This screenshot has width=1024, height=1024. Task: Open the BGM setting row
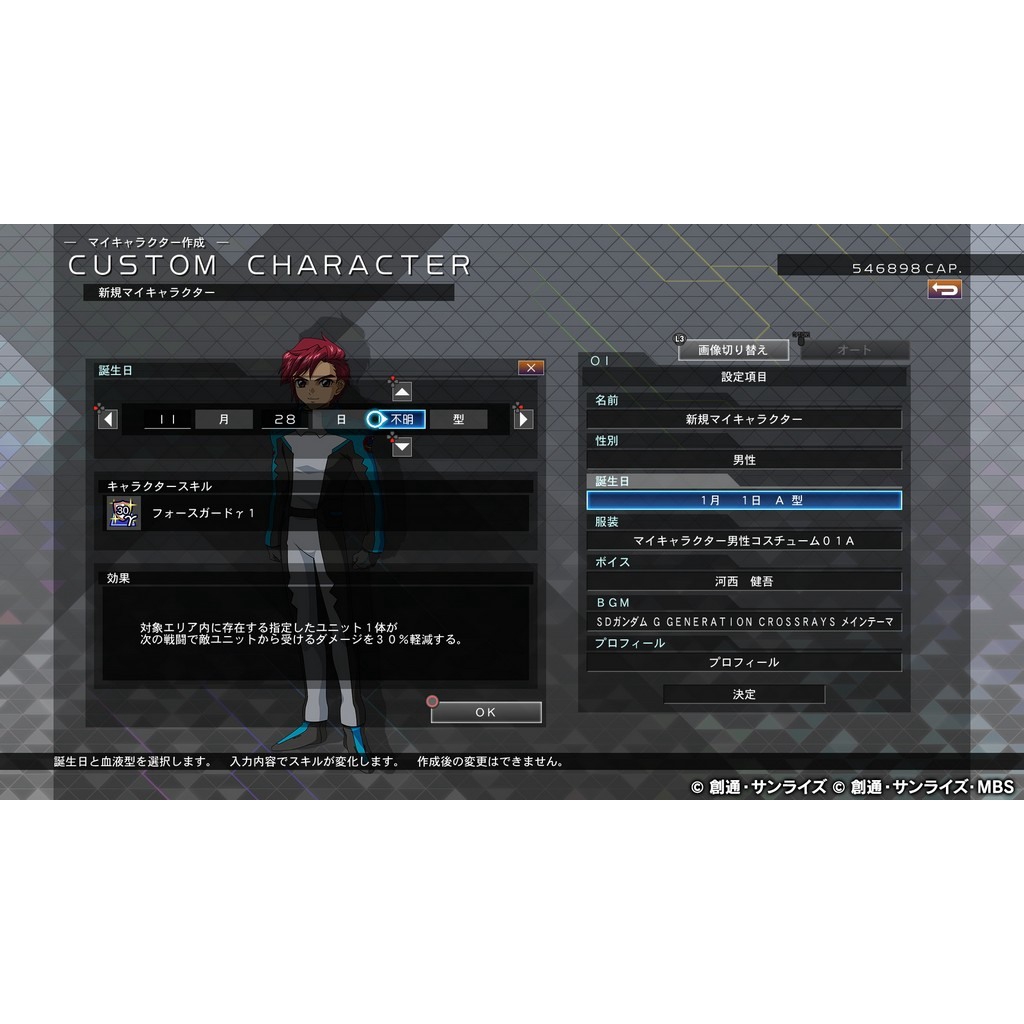point(744,622)
